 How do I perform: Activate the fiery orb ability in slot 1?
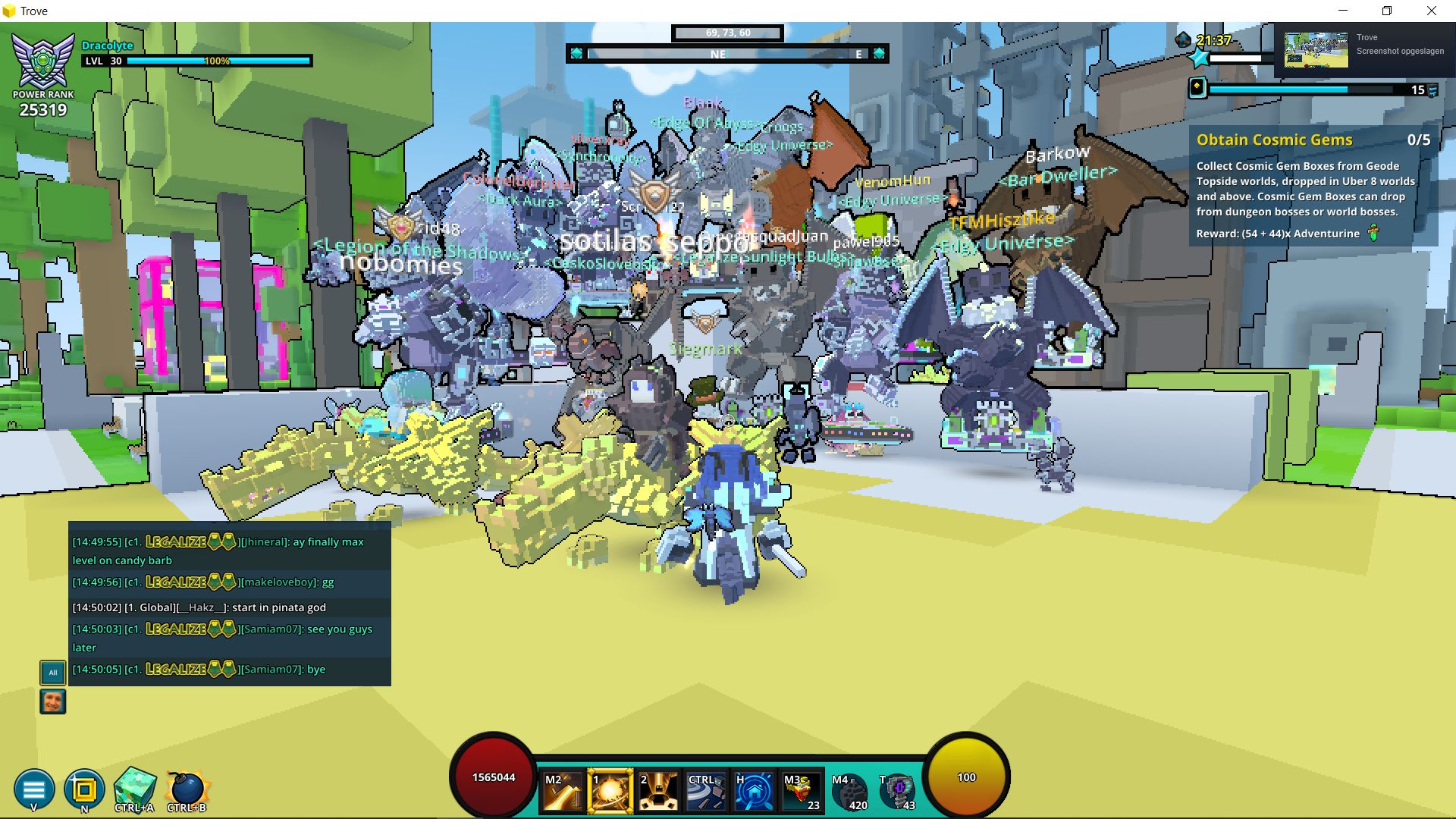click(611, 791)
